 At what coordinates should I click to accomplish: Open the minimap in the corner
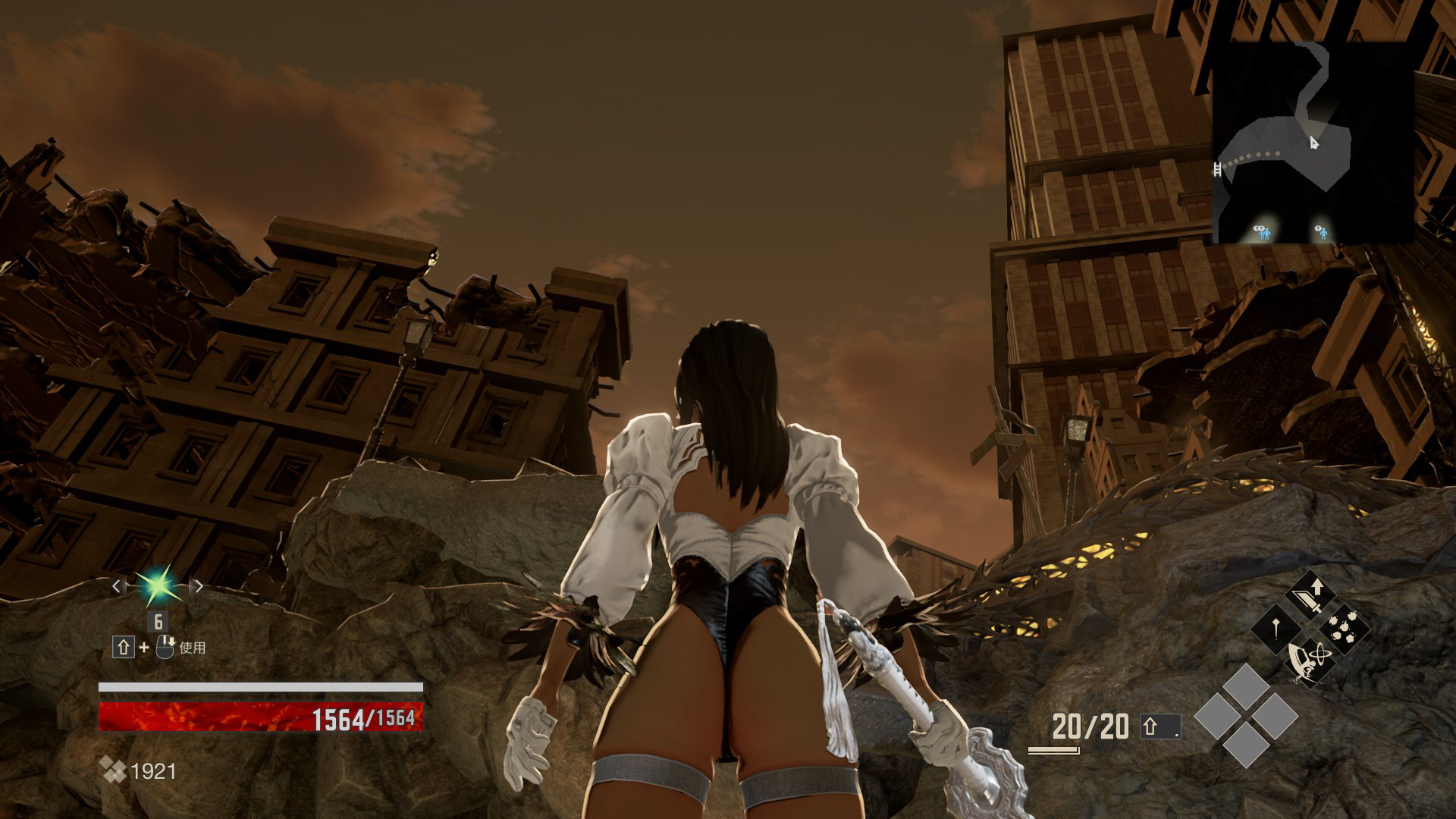point(1313,143)
